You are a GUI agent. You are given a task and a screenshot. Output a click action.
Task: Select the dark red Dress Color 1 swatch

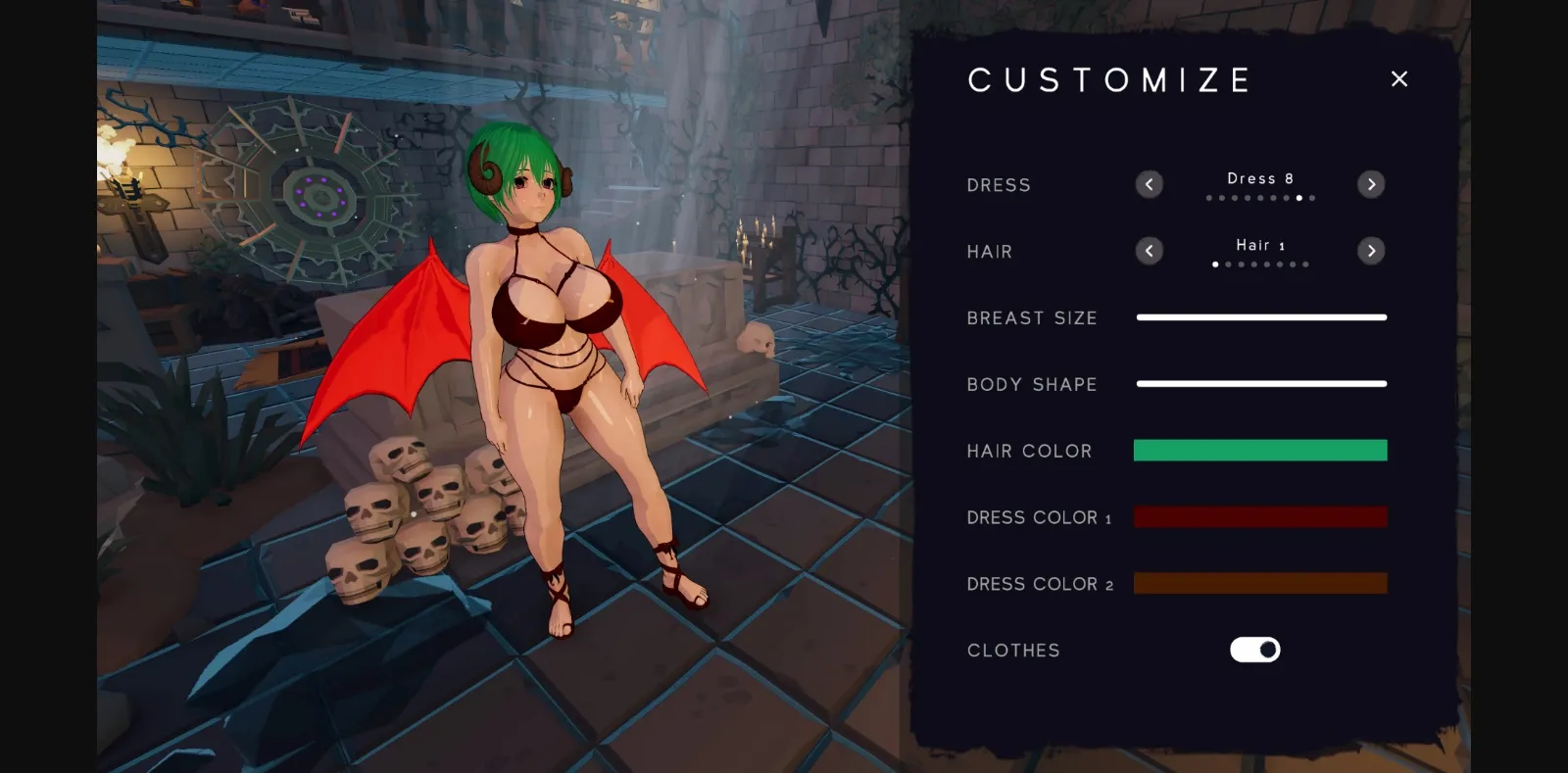click(1260, 516)
